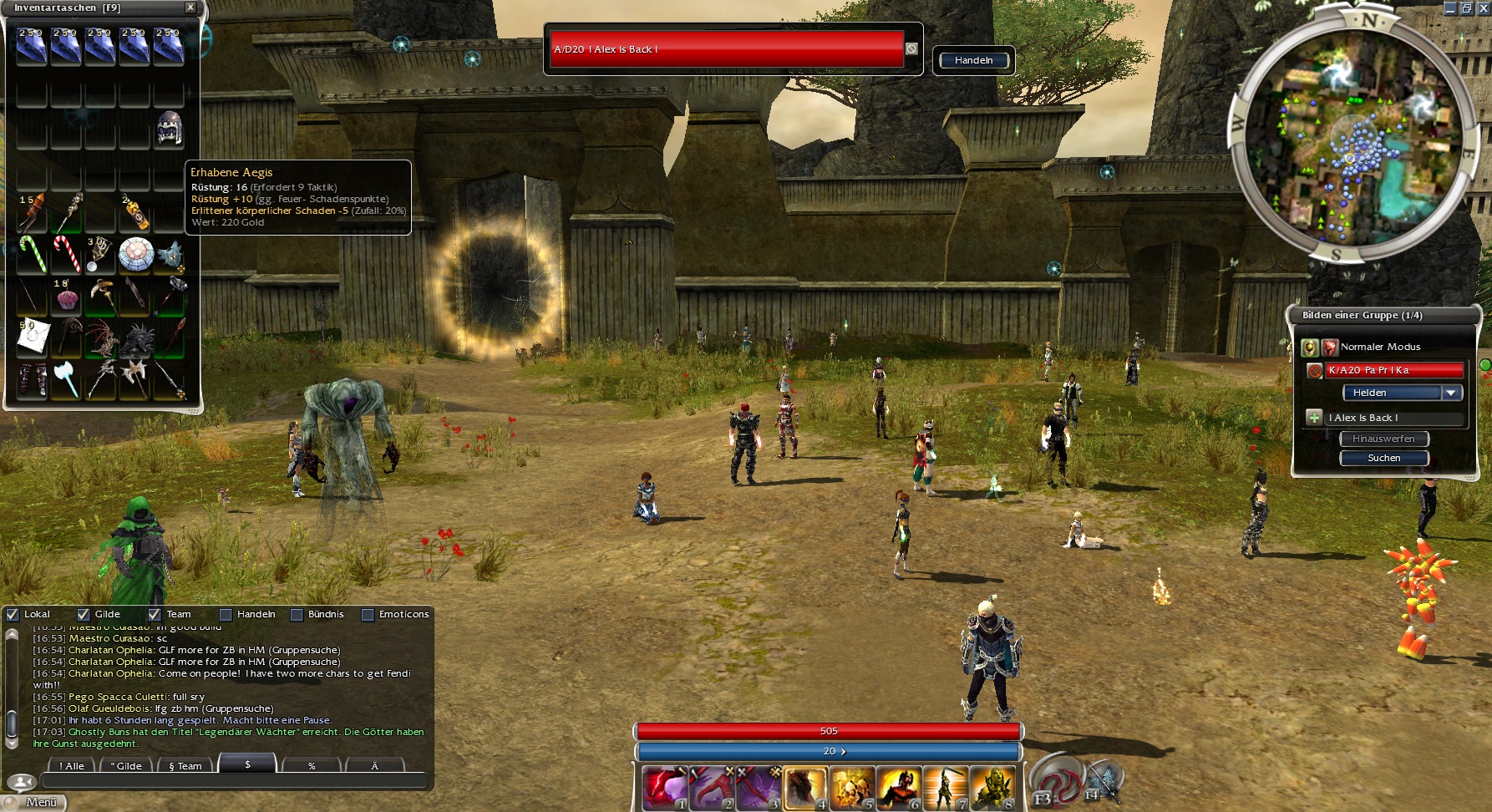
Task: Minimize the game window
Action: click(x=1450, y=8)
